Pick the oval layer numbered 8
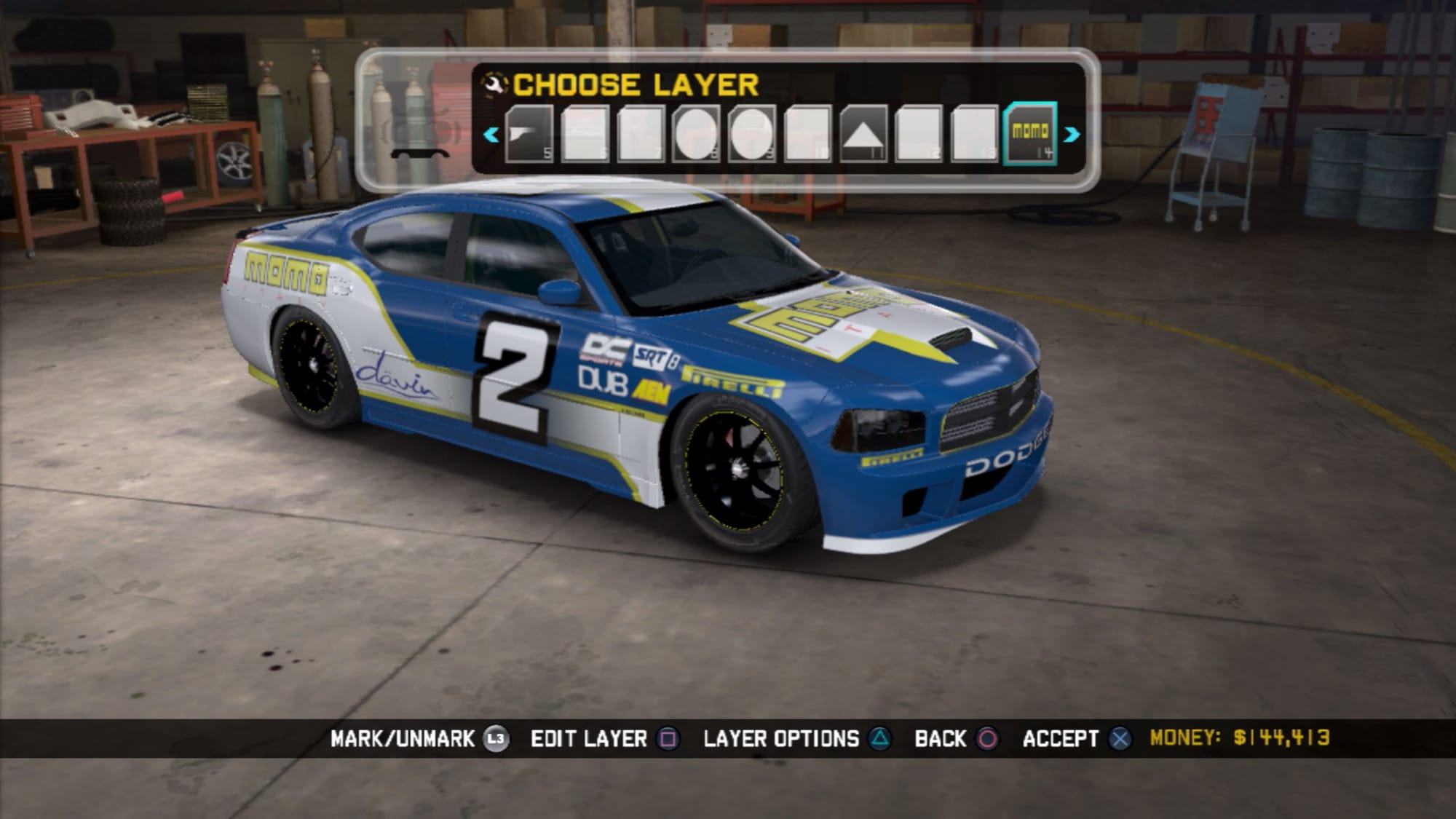1456x819 pixels. pyautogui.click(x=697, y=134)
